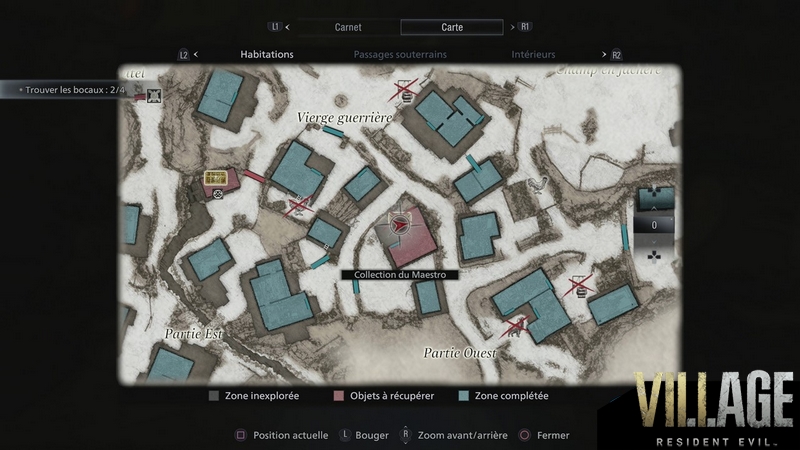Click the yellow treasure chest map marker
Image resolution: width=800 pixels, height=450 pixels.
click(216, 177)
